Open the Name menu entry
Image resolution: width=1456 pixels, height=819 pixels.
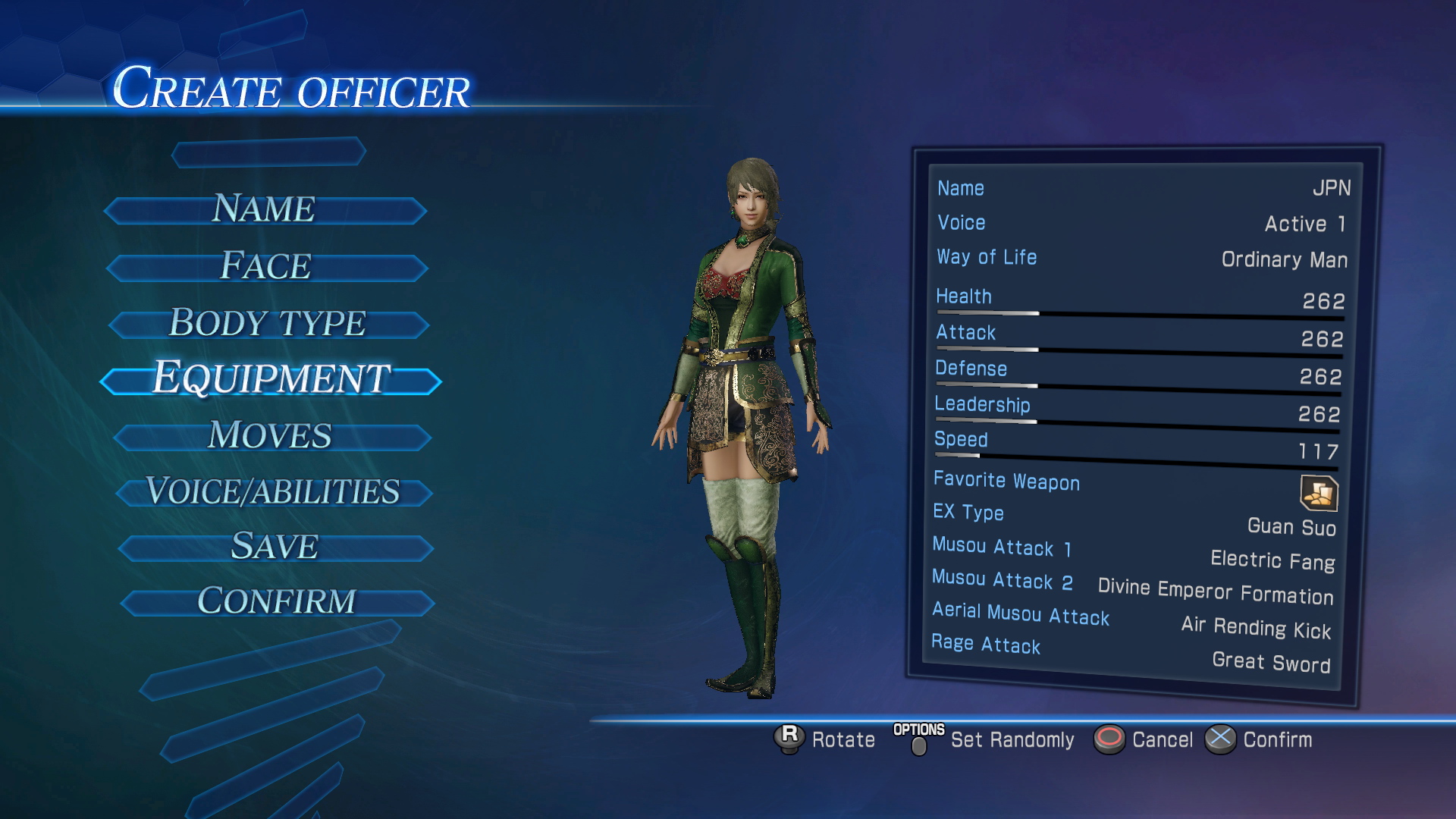[264, 209]
